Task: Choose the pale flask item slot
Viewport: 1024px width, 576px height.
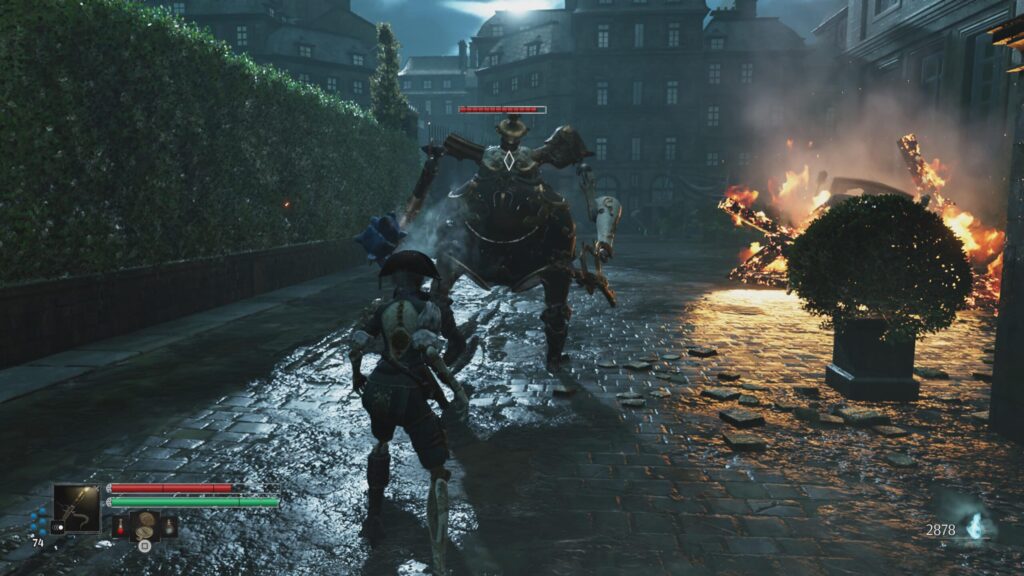Action: 169,525
